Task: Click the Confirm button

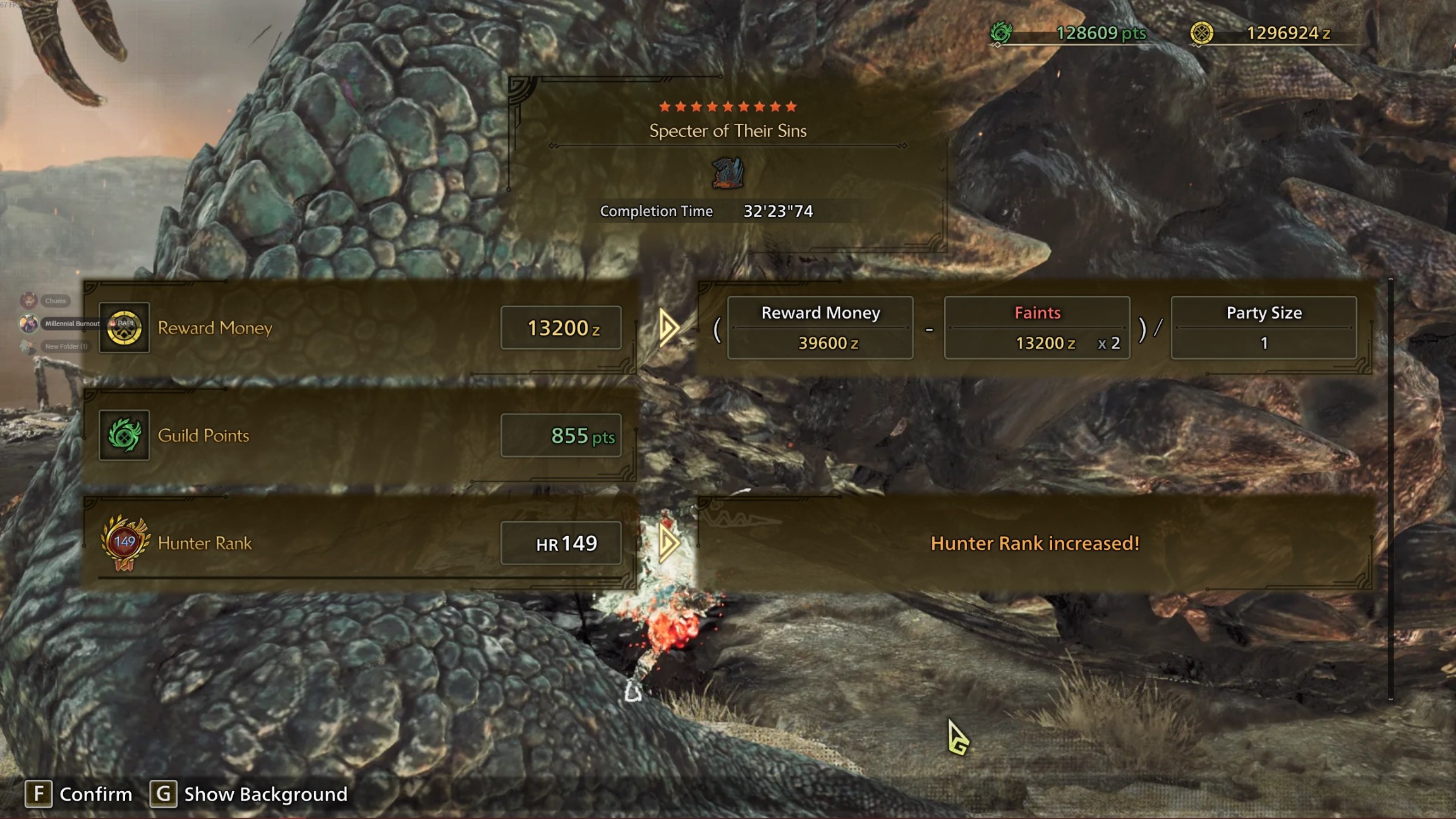Action: [79, 794]
